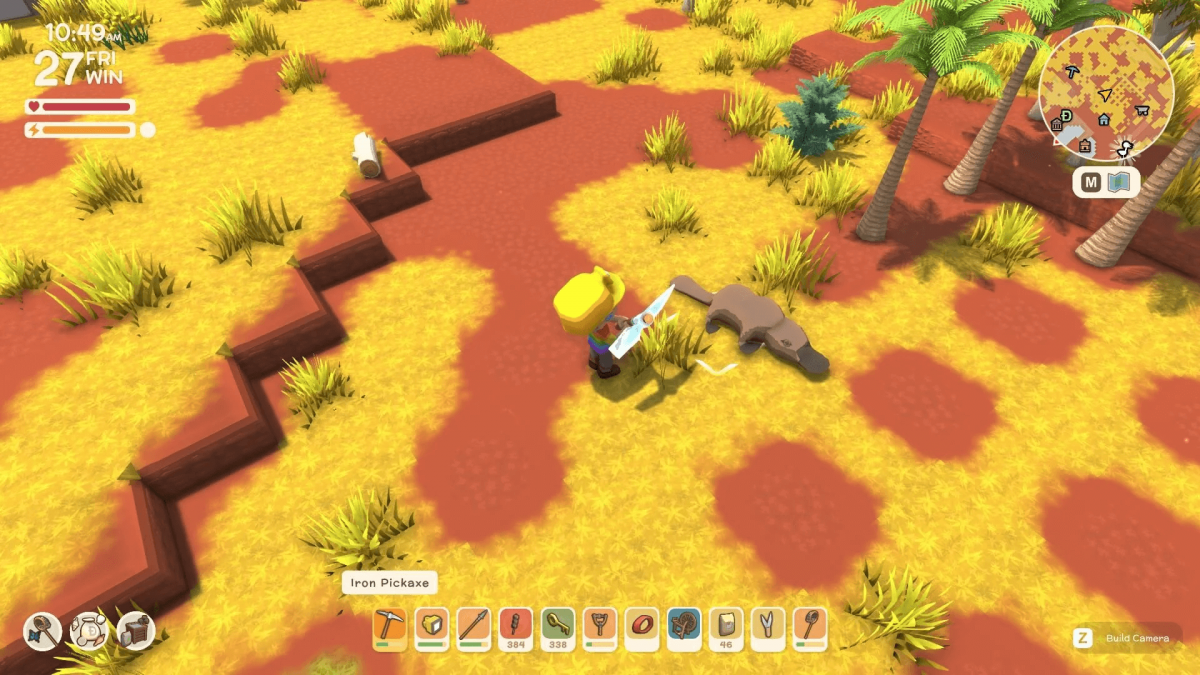Equip the shears from the hotbar

coord(768,626)
